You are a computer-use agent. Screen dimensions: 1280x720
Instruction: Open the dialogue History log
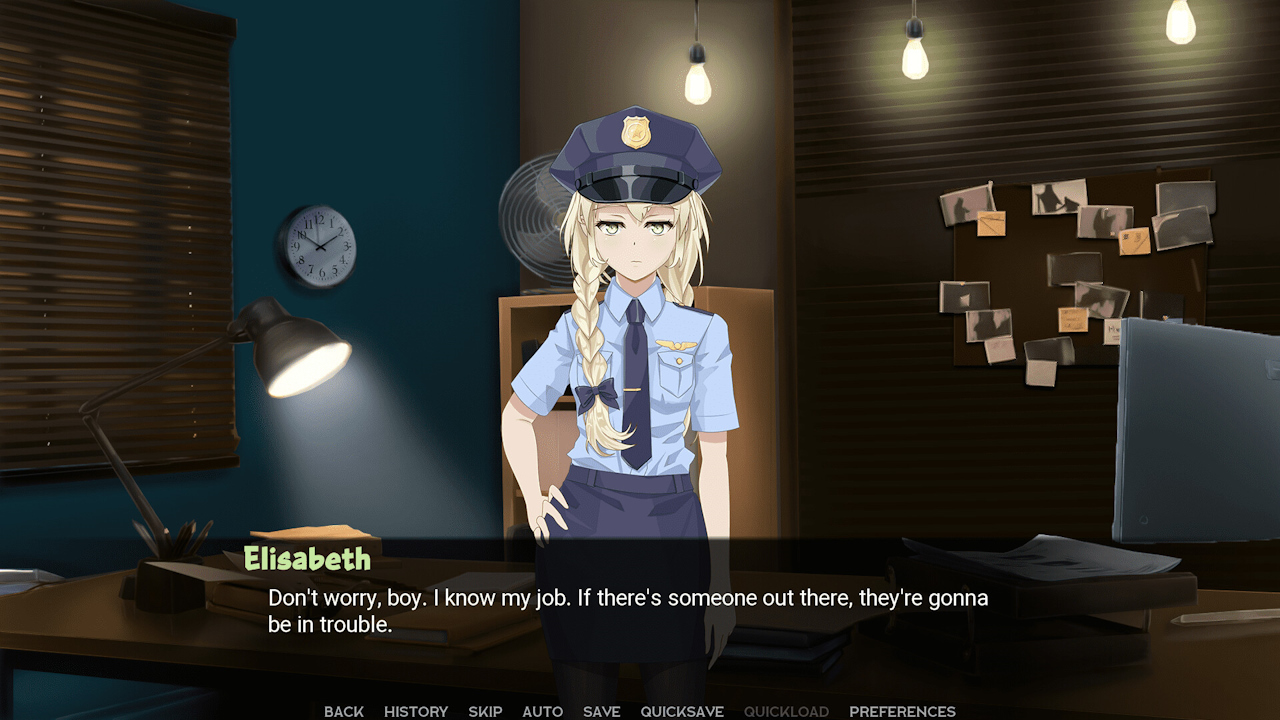(416, 711)
